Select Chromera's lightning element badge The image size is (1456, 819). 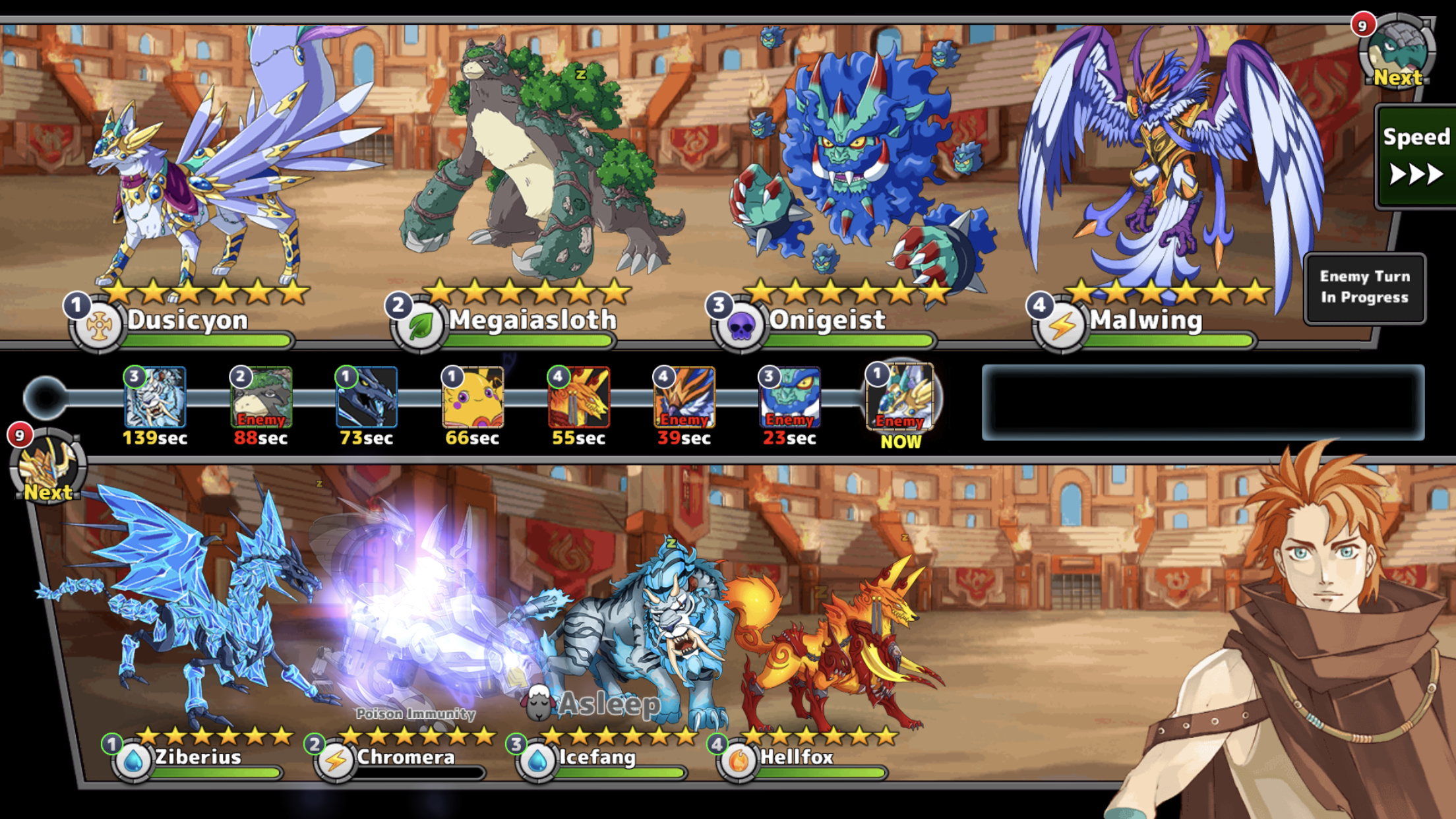[x=336, y=761]
